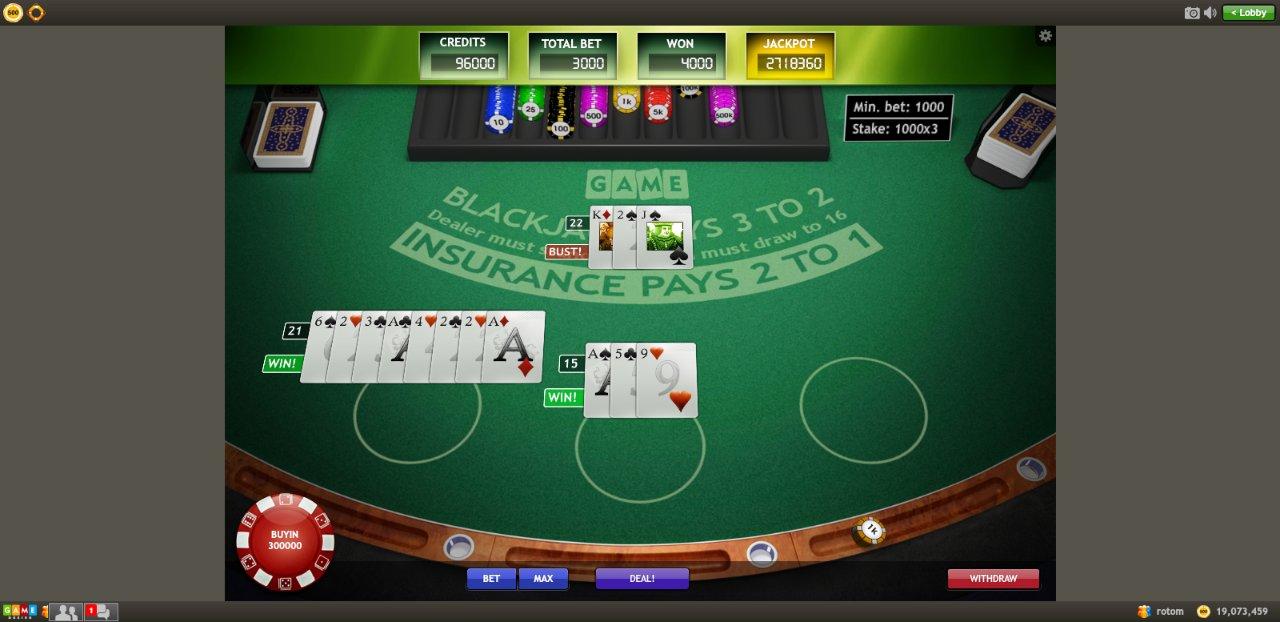Take a screenshot with the camera icon
The image size is (1280, 622).
(x=1192, y=12)
